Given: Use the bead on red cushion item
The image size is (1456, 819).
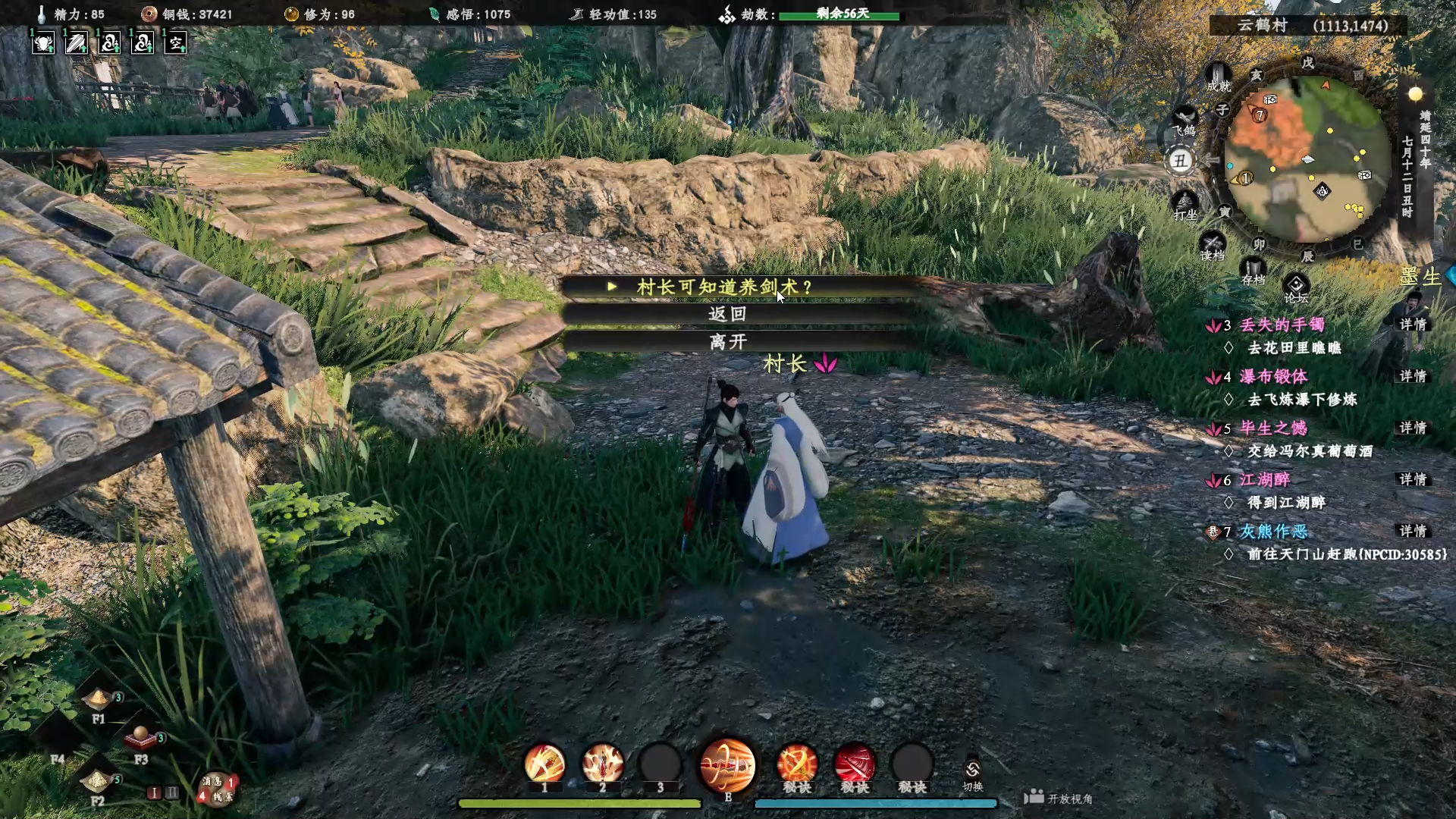Looking at the screenshot, I should [x=140, y=736].
